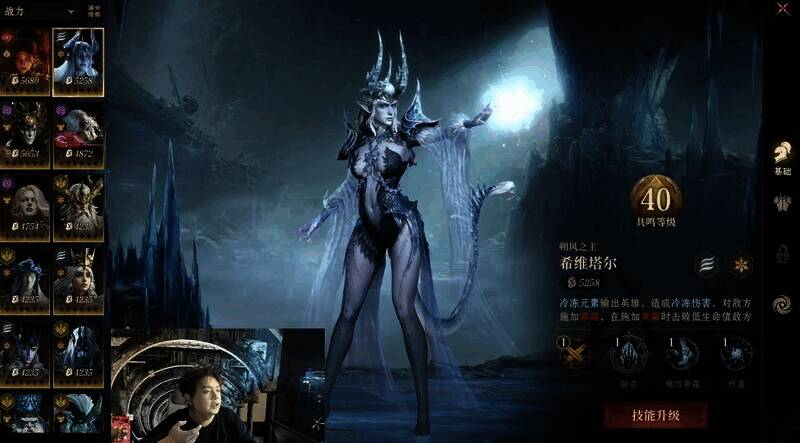Click the snowflake frost attribute icon
Image resolution: width=800 pixels, height=443 pixels.
(x=741, y=265)
